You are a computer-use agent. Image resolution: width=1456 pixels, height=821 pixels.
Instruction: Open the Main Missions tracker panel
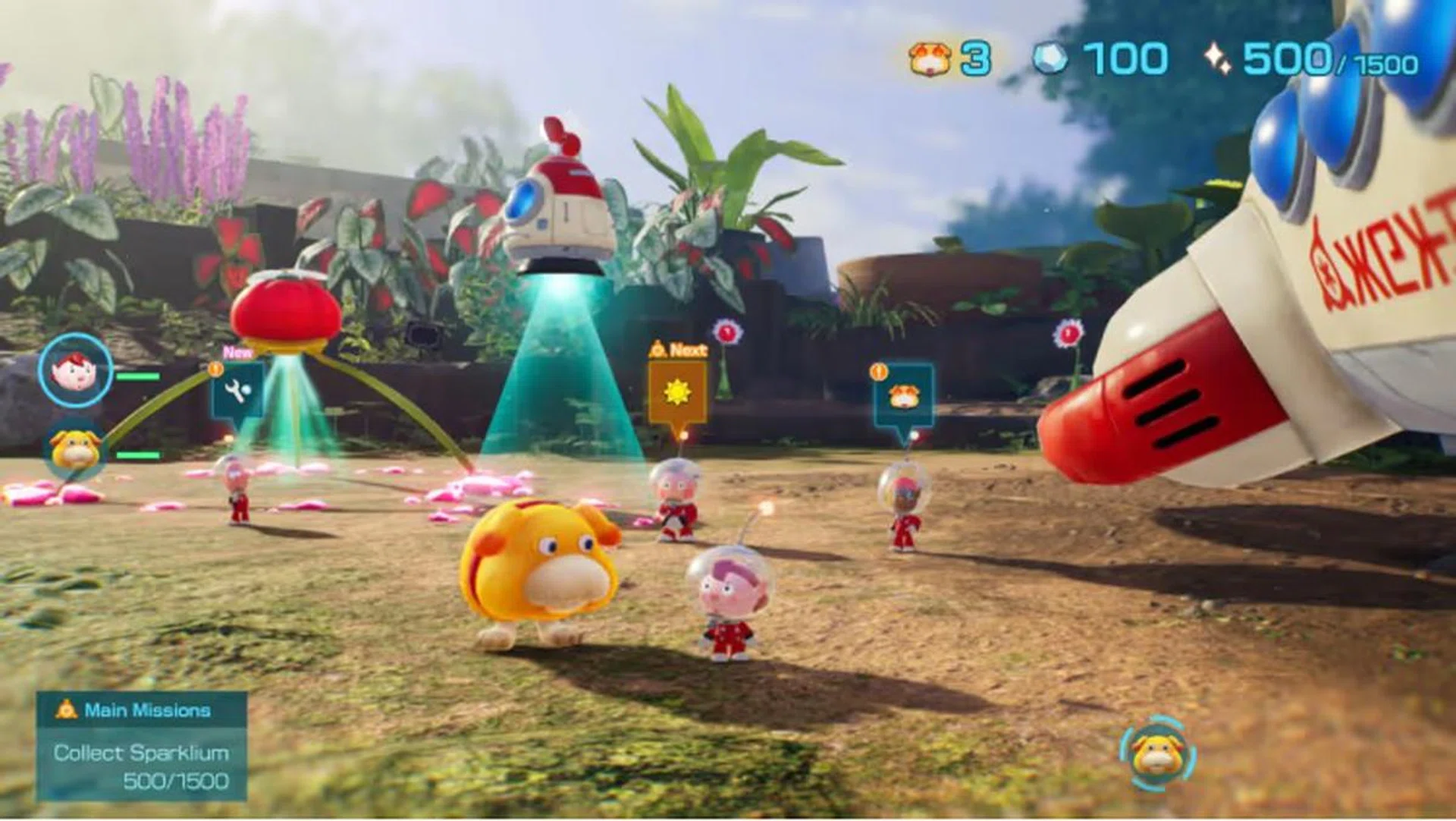[142, 745]
